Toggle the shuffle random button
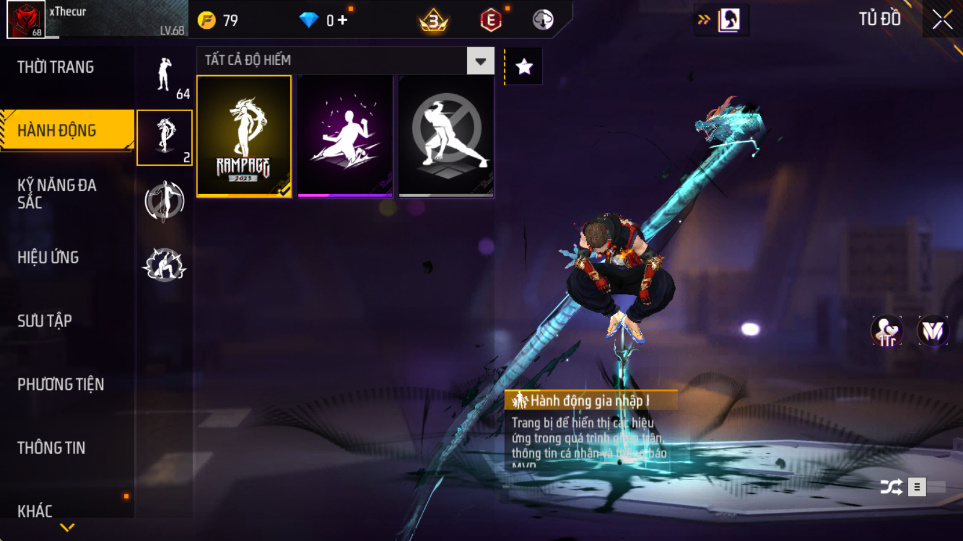Viewport: 963px width, 541px height. [x=890, y=487]
